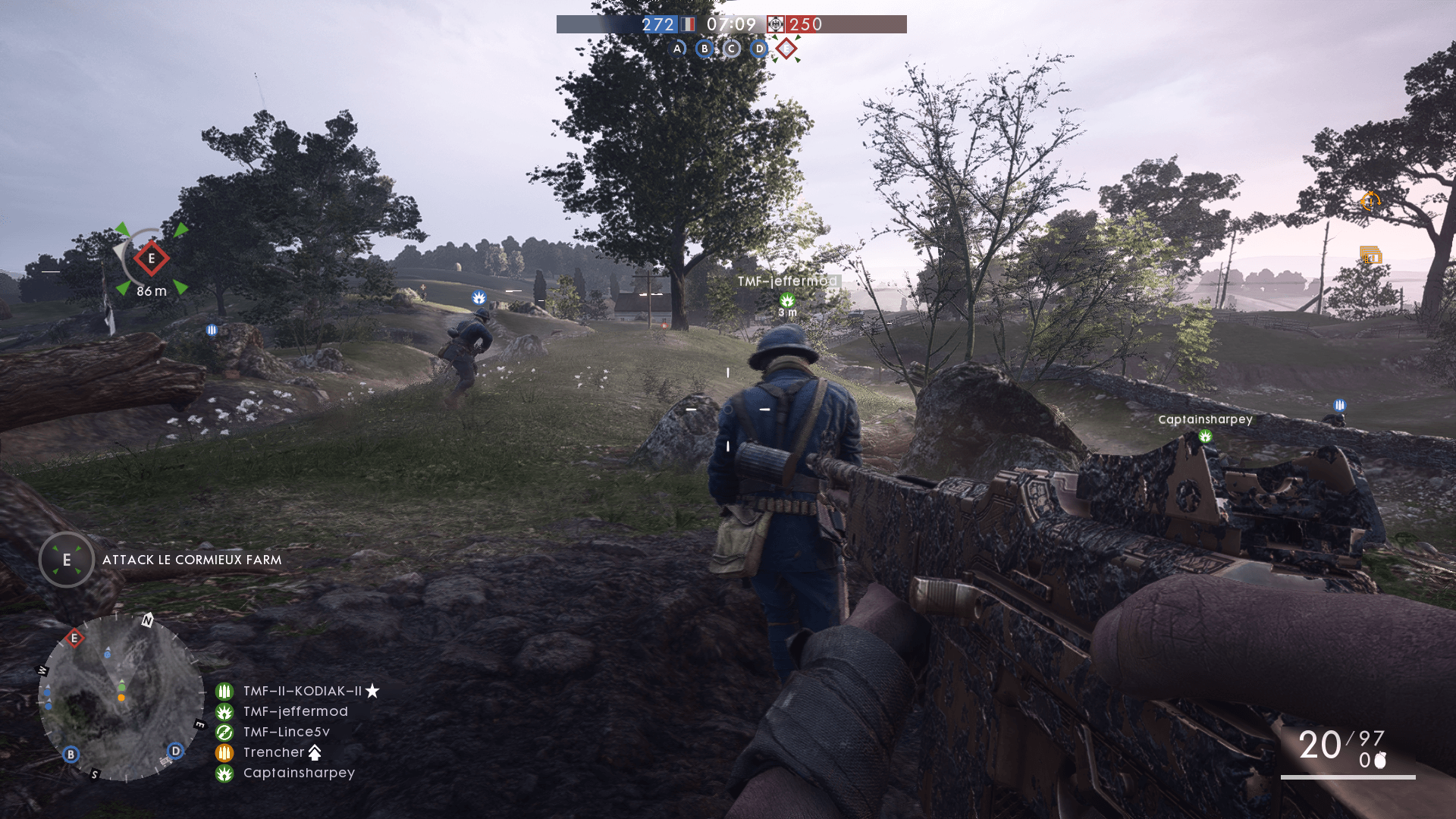This screenshot has width=1456, height=819.
Task: Click Captainsharpey's floating nametag
Action: [1205, 419]
